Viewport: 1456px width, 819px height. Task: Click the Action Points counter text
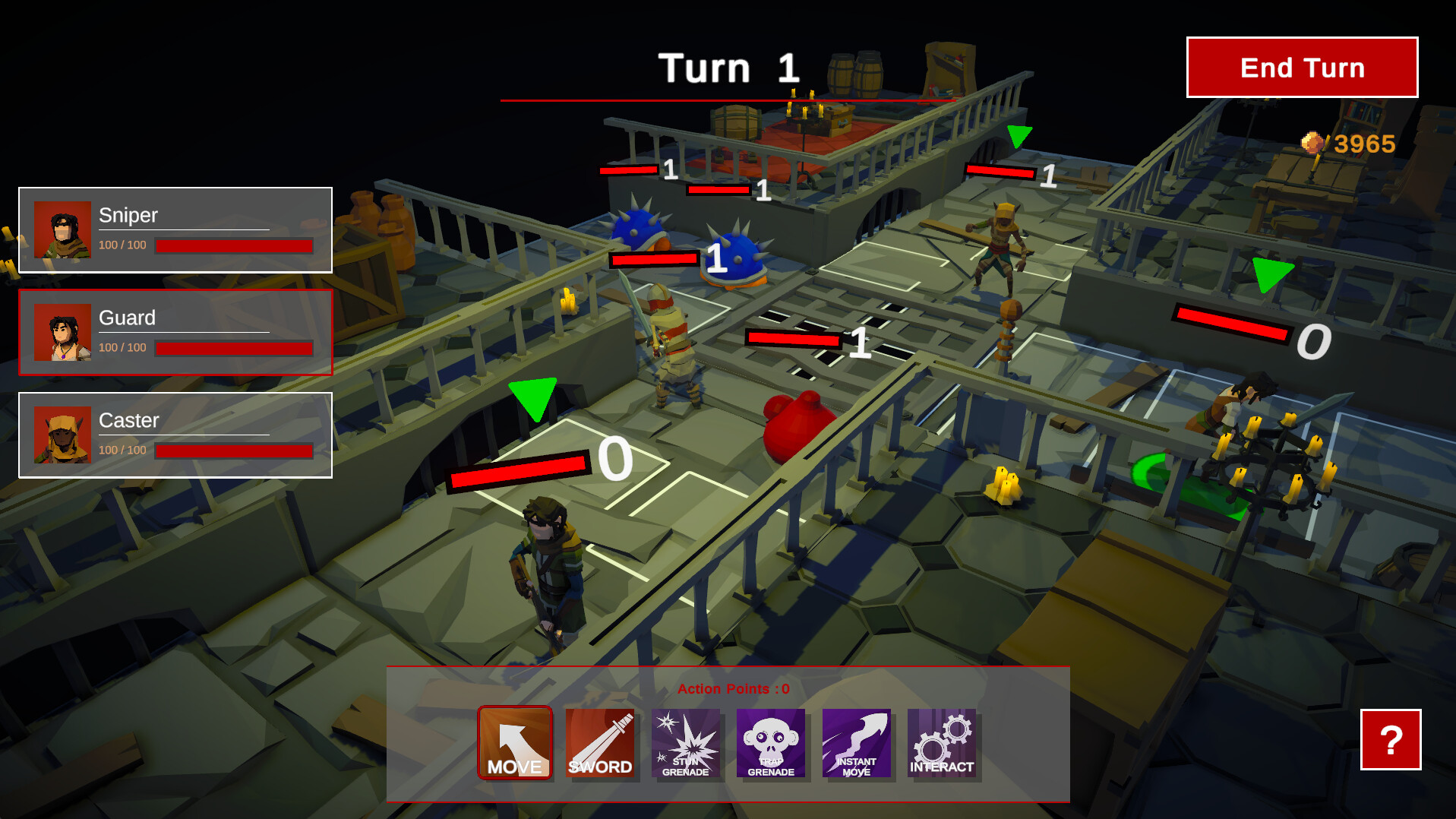click(731, 689)
